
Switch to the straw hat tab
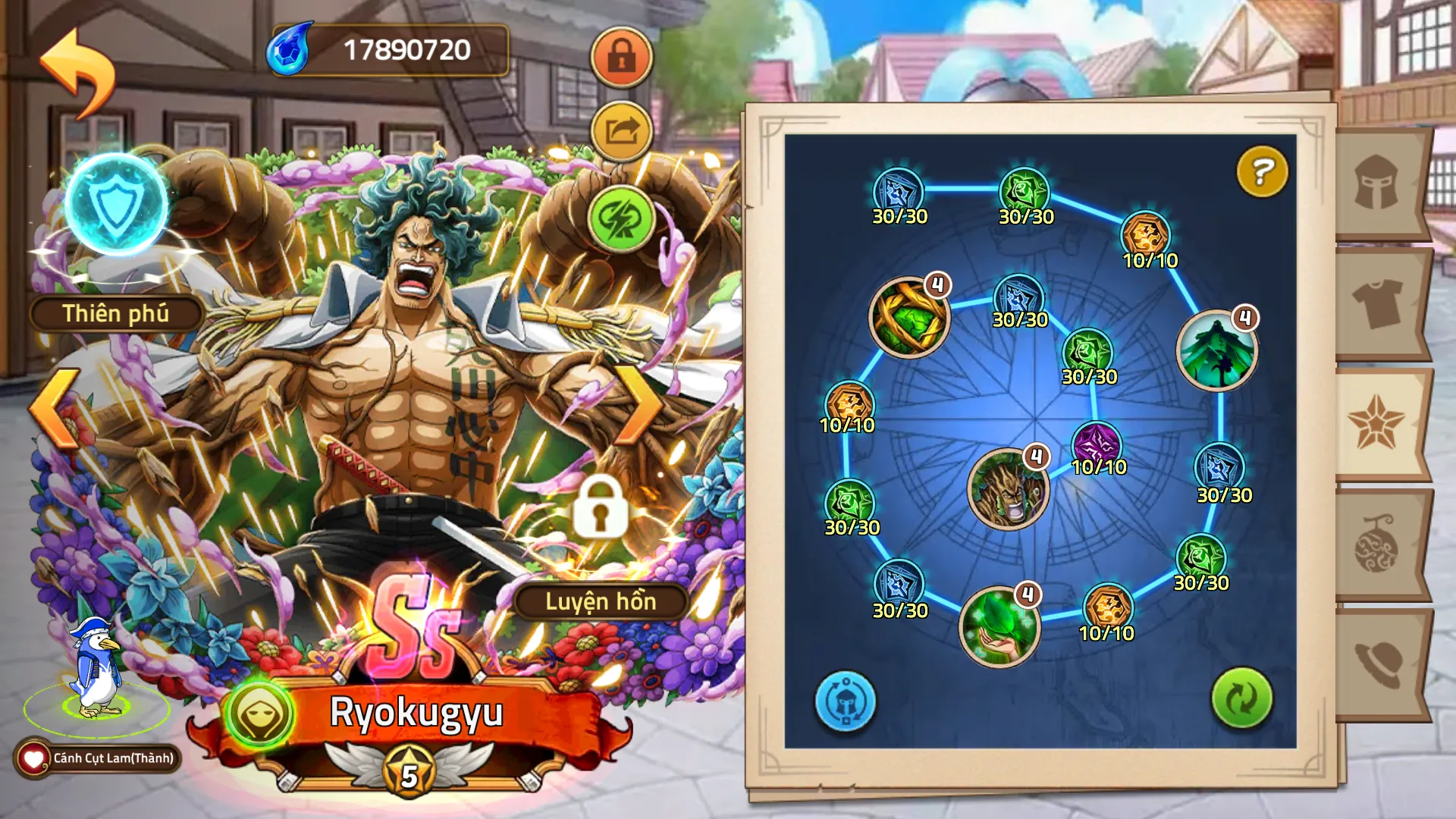click(1376, 664)
